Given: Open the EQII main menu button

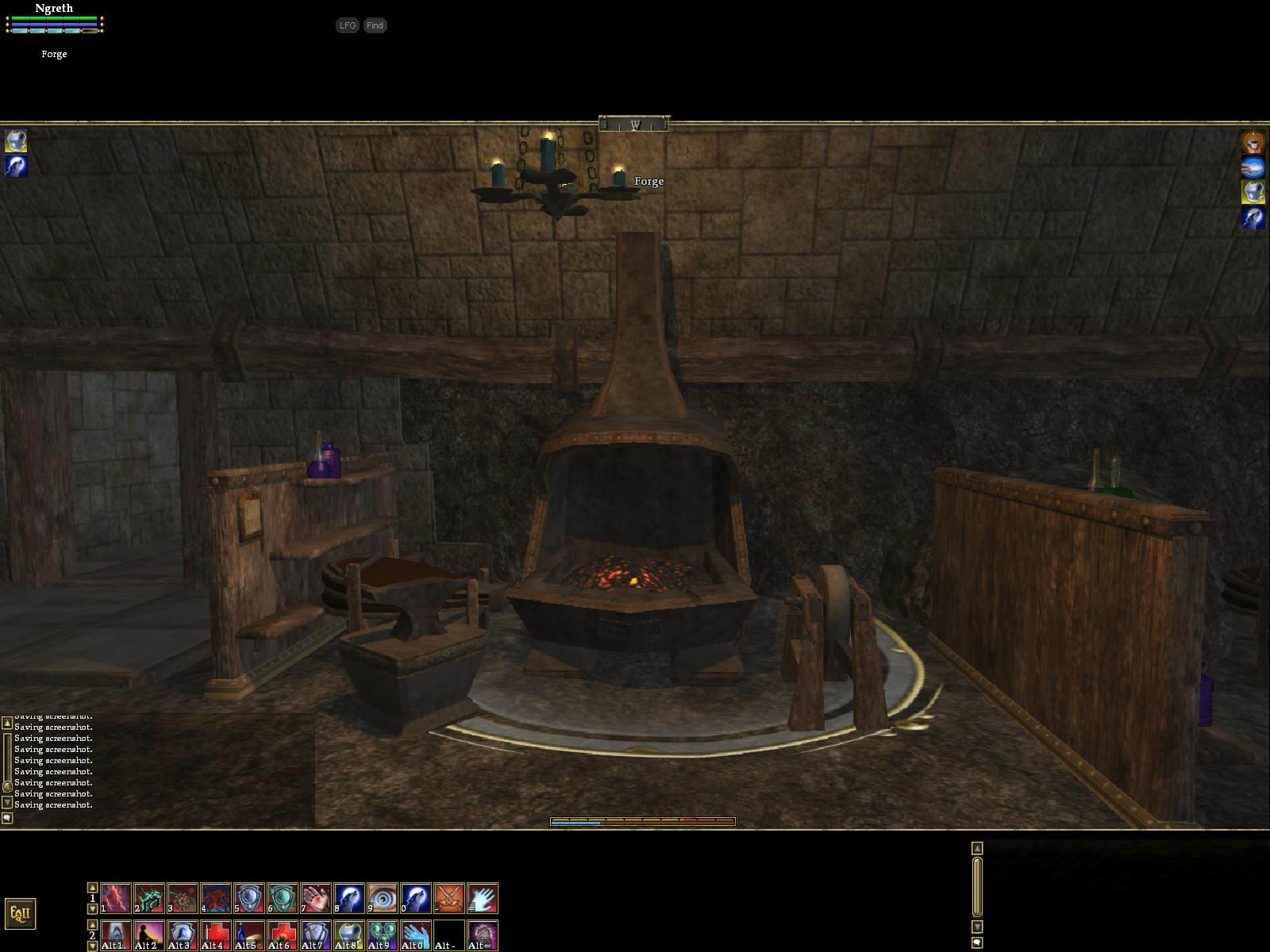Looking at the screenshot, I should [x=21, y=913].
